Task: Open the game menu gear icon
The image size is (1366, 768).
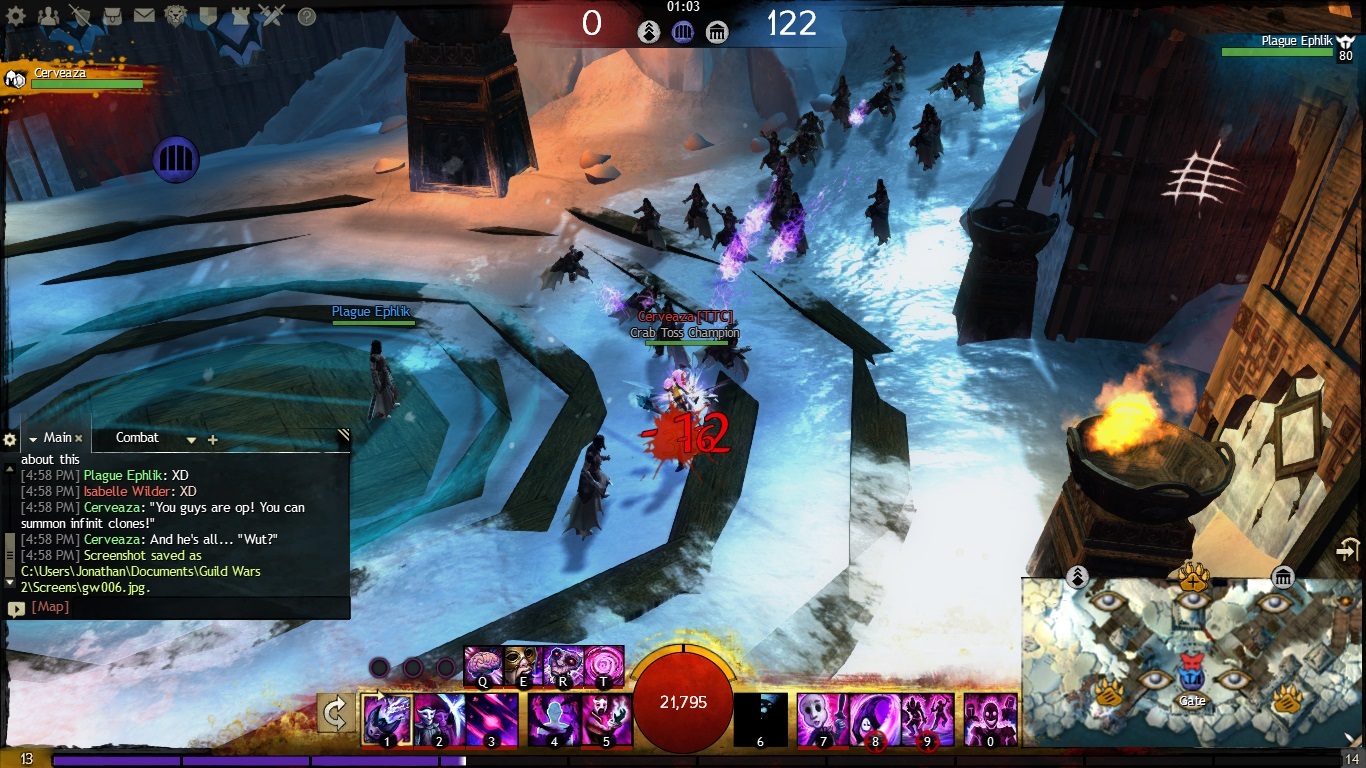Action: [17, 16]
